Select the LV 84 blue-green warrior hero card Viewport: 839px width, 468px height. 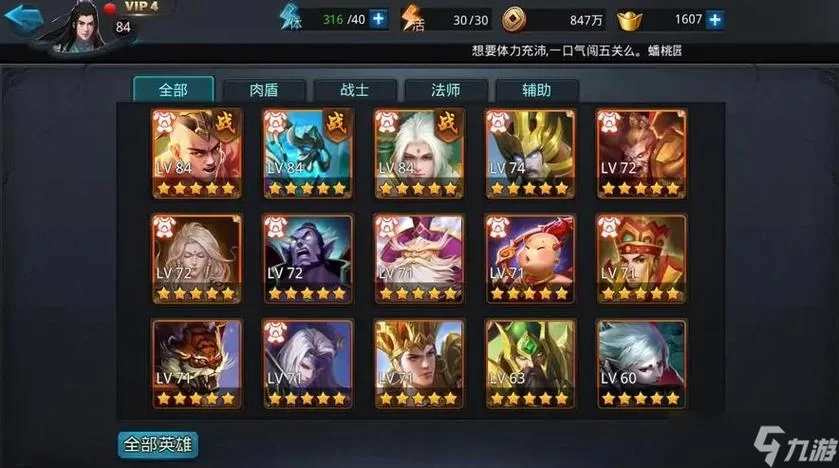point(307,153)
